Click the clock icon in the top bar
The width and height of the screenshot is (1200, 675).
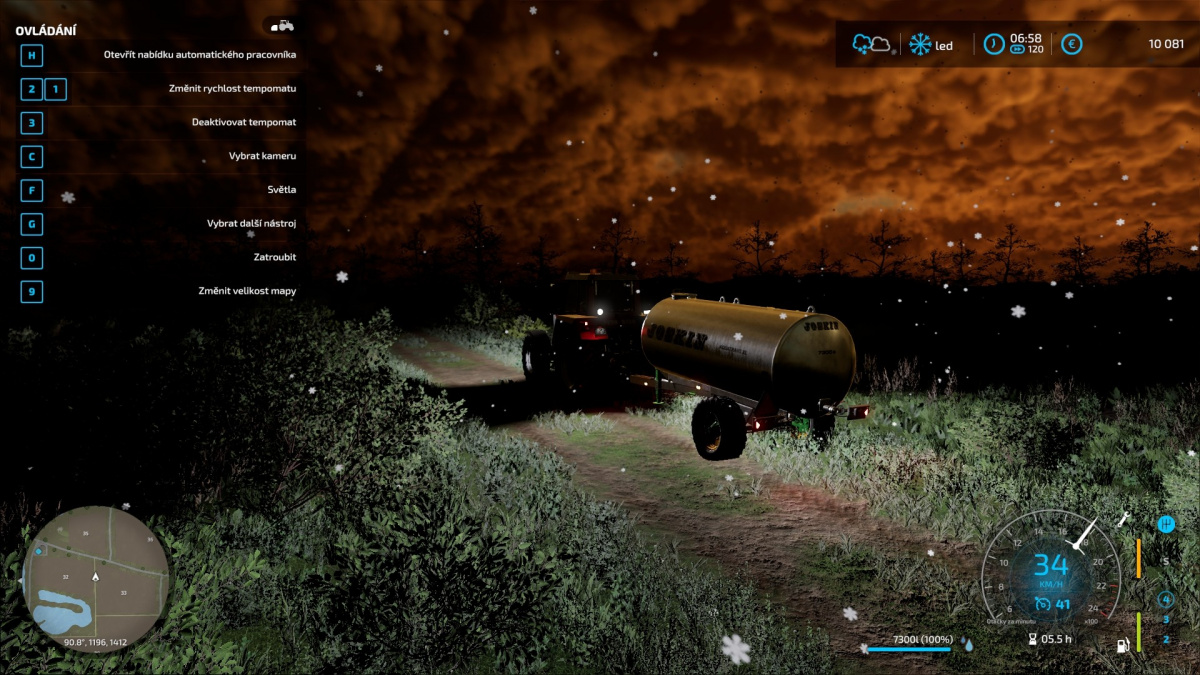[x=993, y=44]
